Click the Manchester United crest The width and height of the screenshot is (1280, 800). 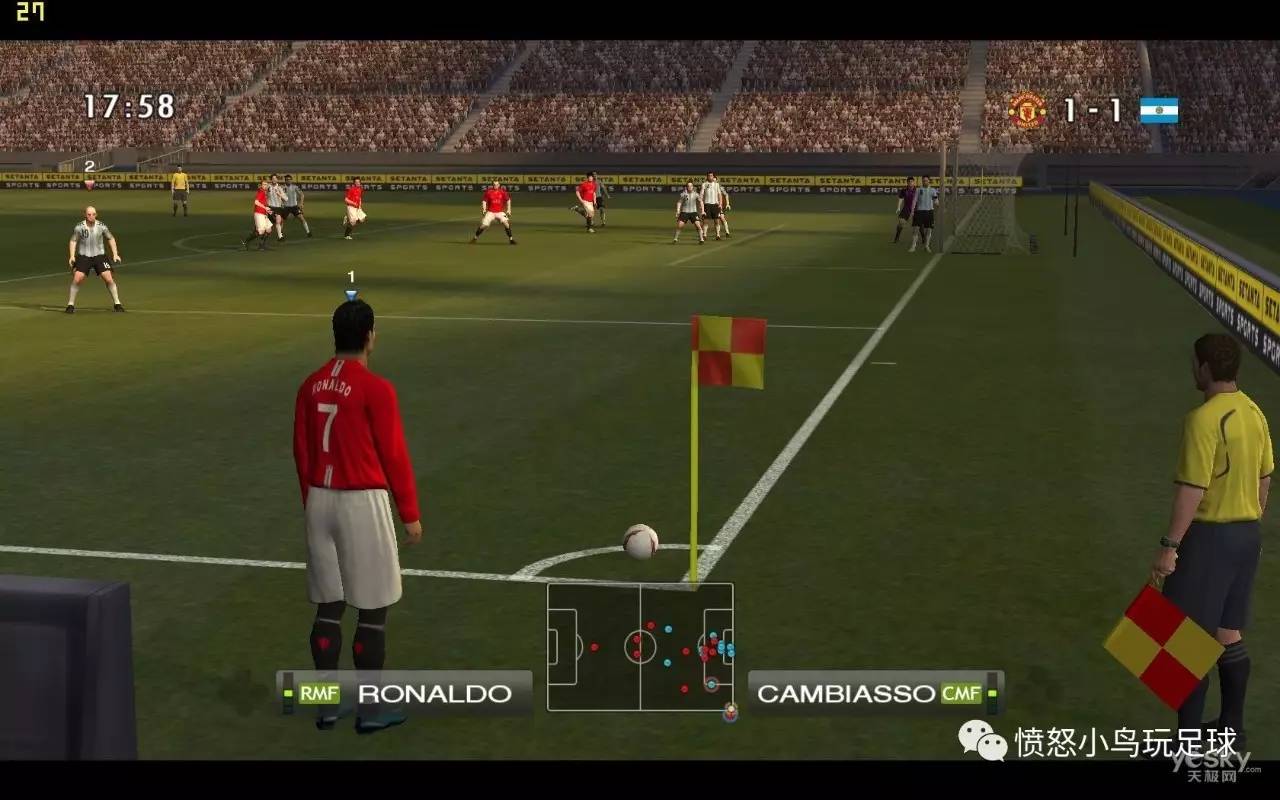[1027, 110]
